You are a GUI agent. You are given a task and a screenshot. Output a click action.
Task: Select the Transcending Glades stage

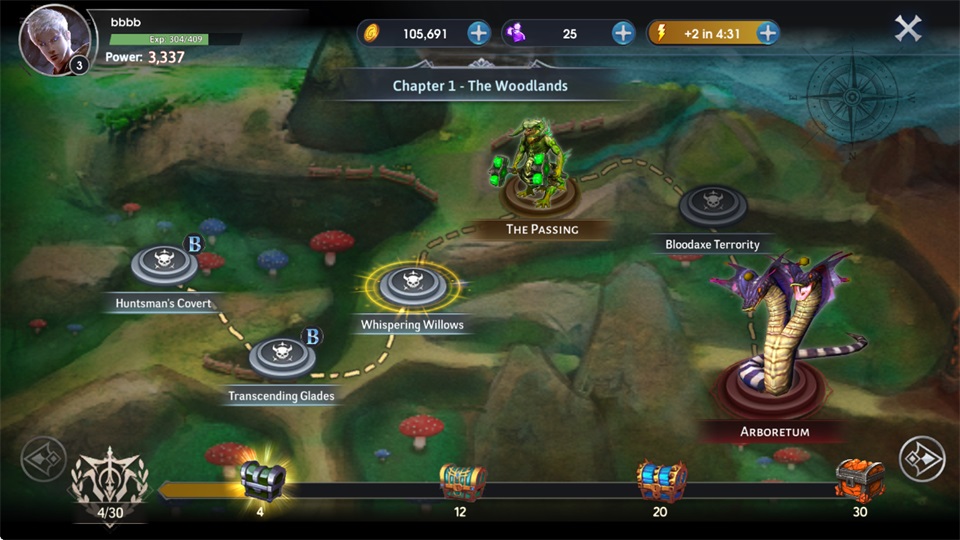tap(282, 357)
